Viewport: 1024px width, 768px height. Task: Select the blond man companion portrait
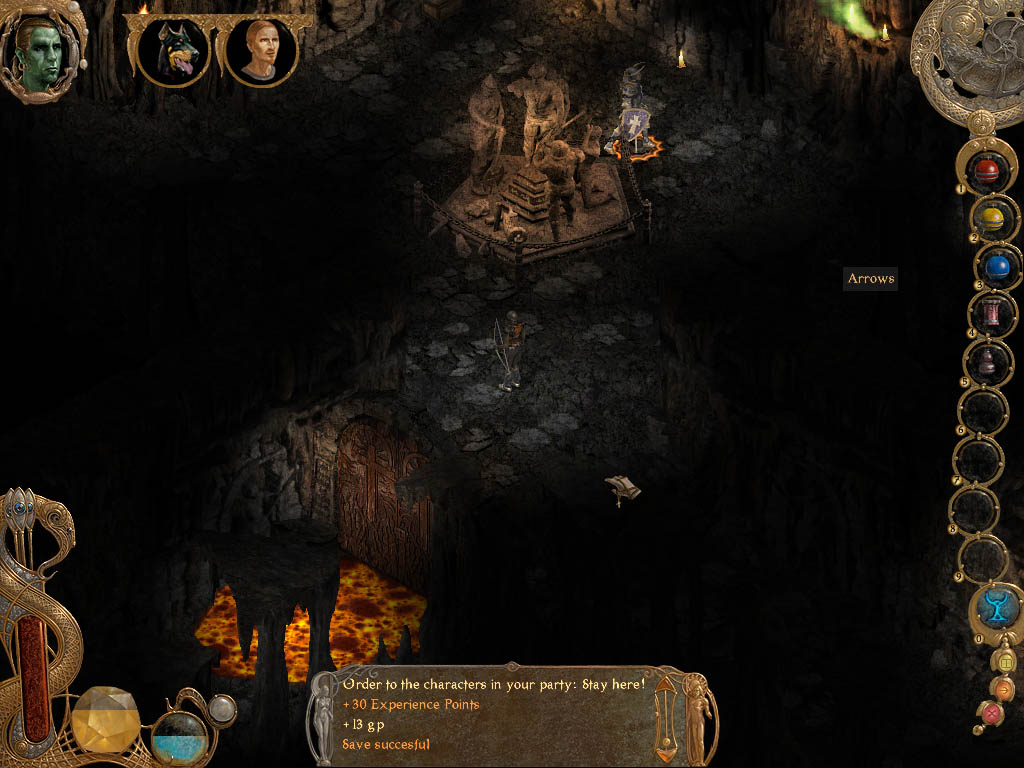pos(261,50)
